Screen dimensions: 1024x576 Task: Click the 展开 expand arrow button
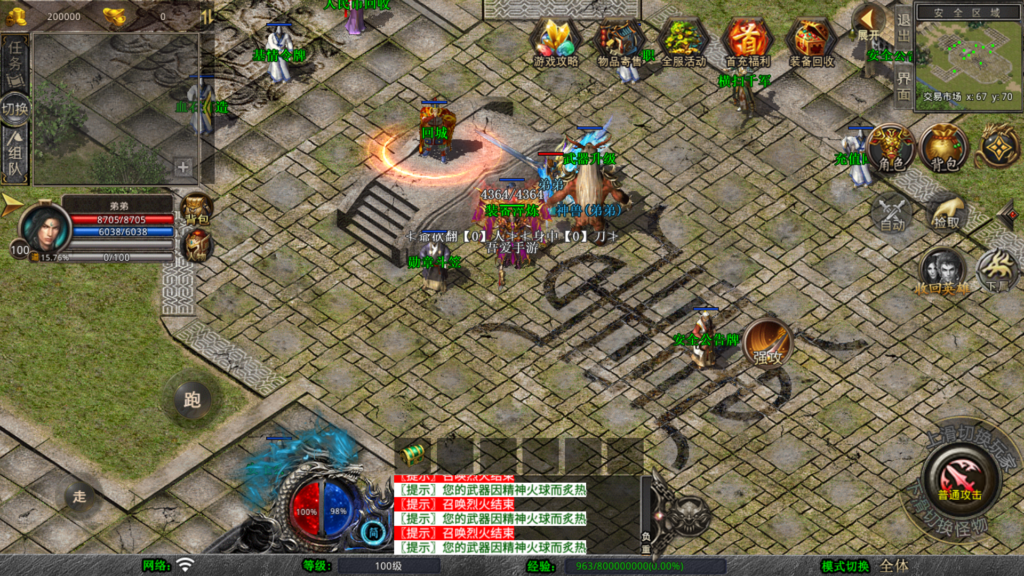pos(868,22)
